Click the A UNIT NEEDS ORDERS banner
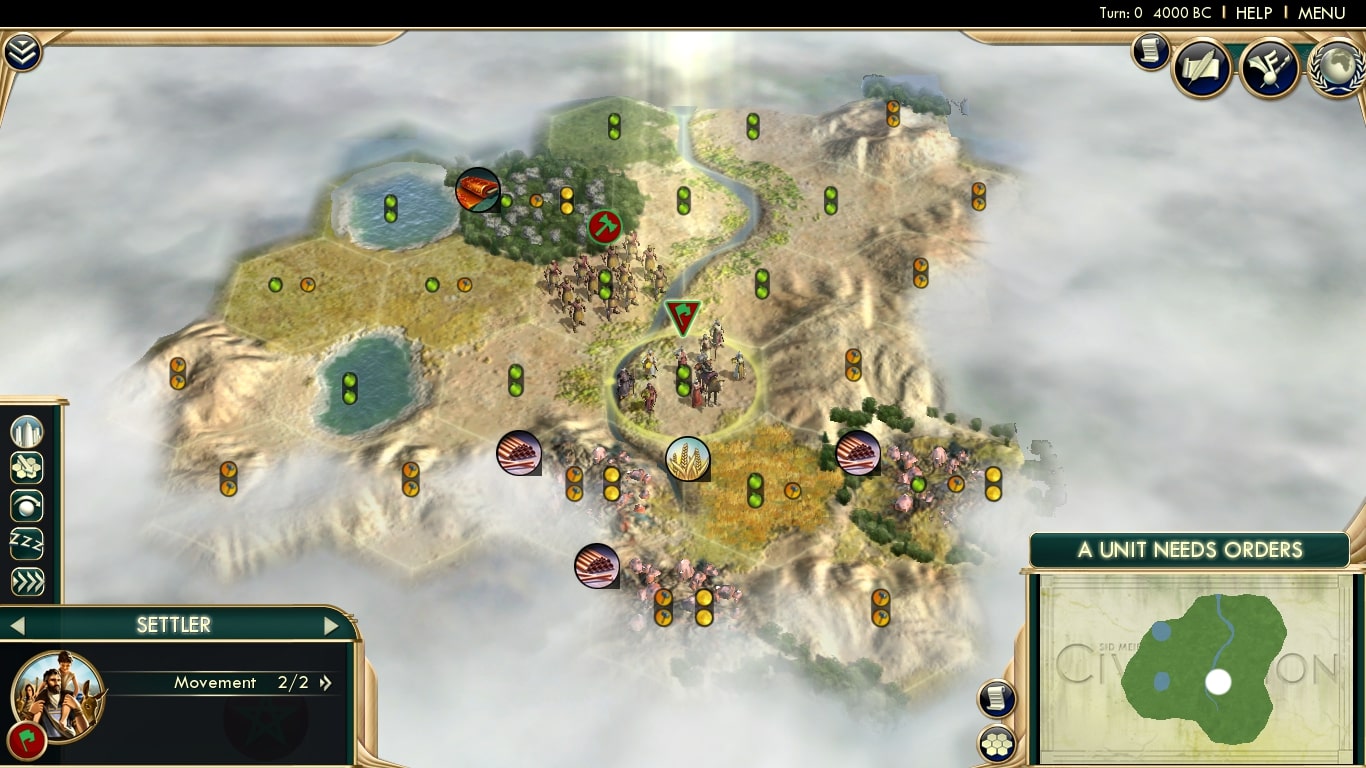 pos(1190,549)
